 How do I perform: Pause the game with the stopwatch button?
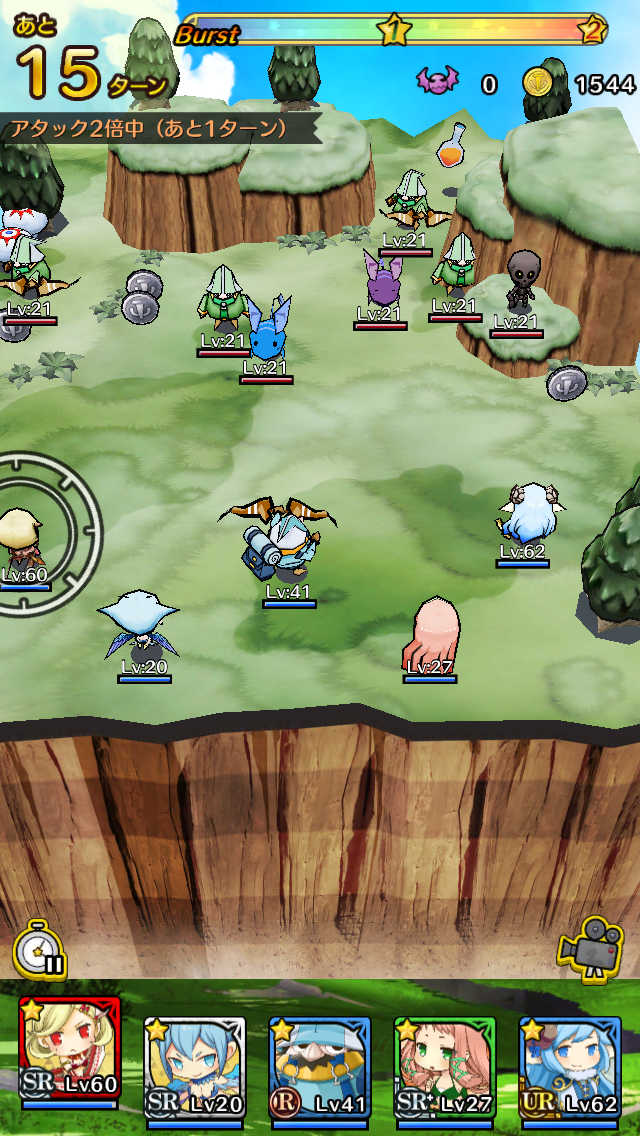(40, 951)
